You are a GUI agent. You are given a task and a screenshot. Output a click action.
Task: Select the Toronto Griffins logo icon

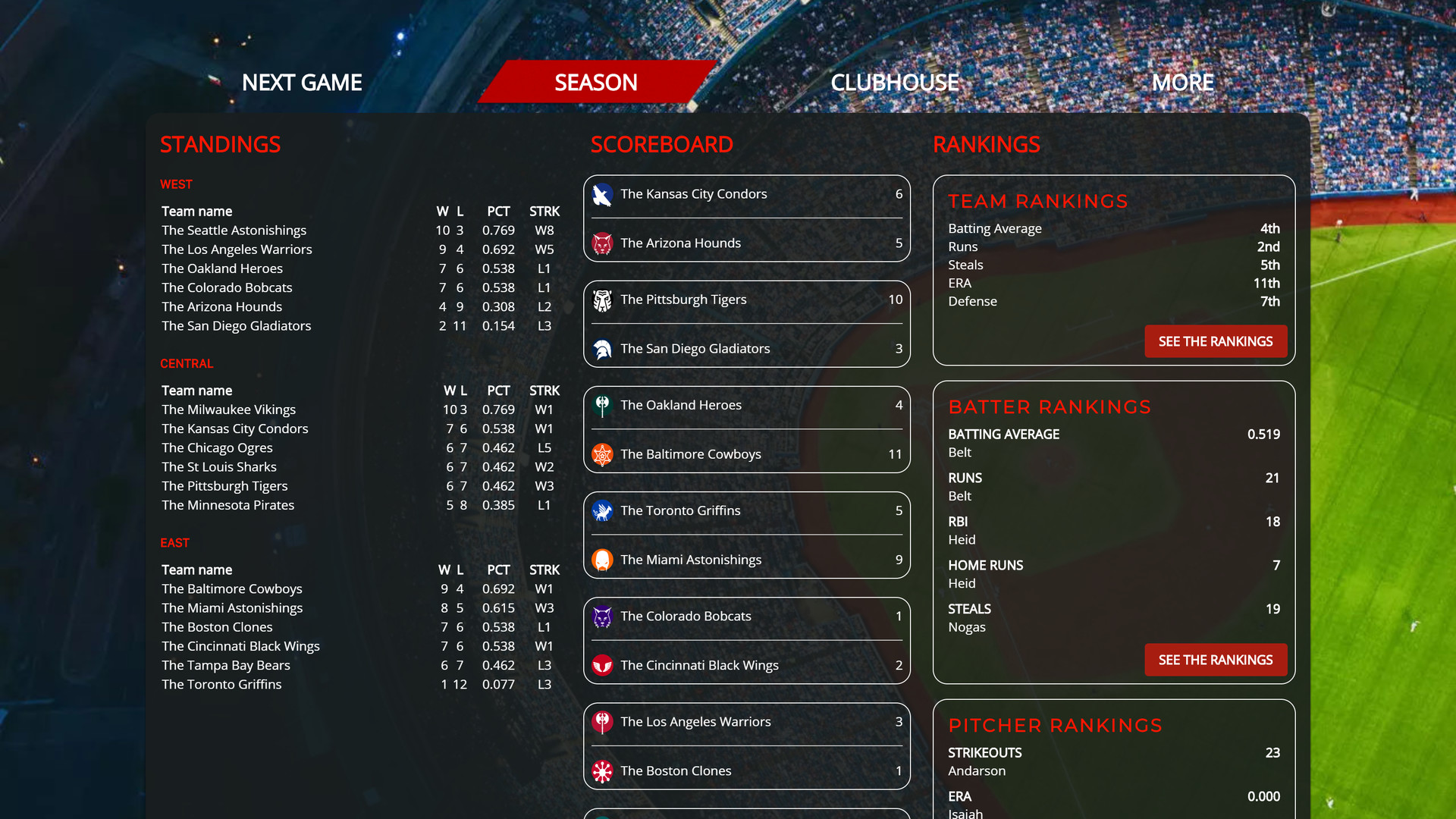point(602,510)
